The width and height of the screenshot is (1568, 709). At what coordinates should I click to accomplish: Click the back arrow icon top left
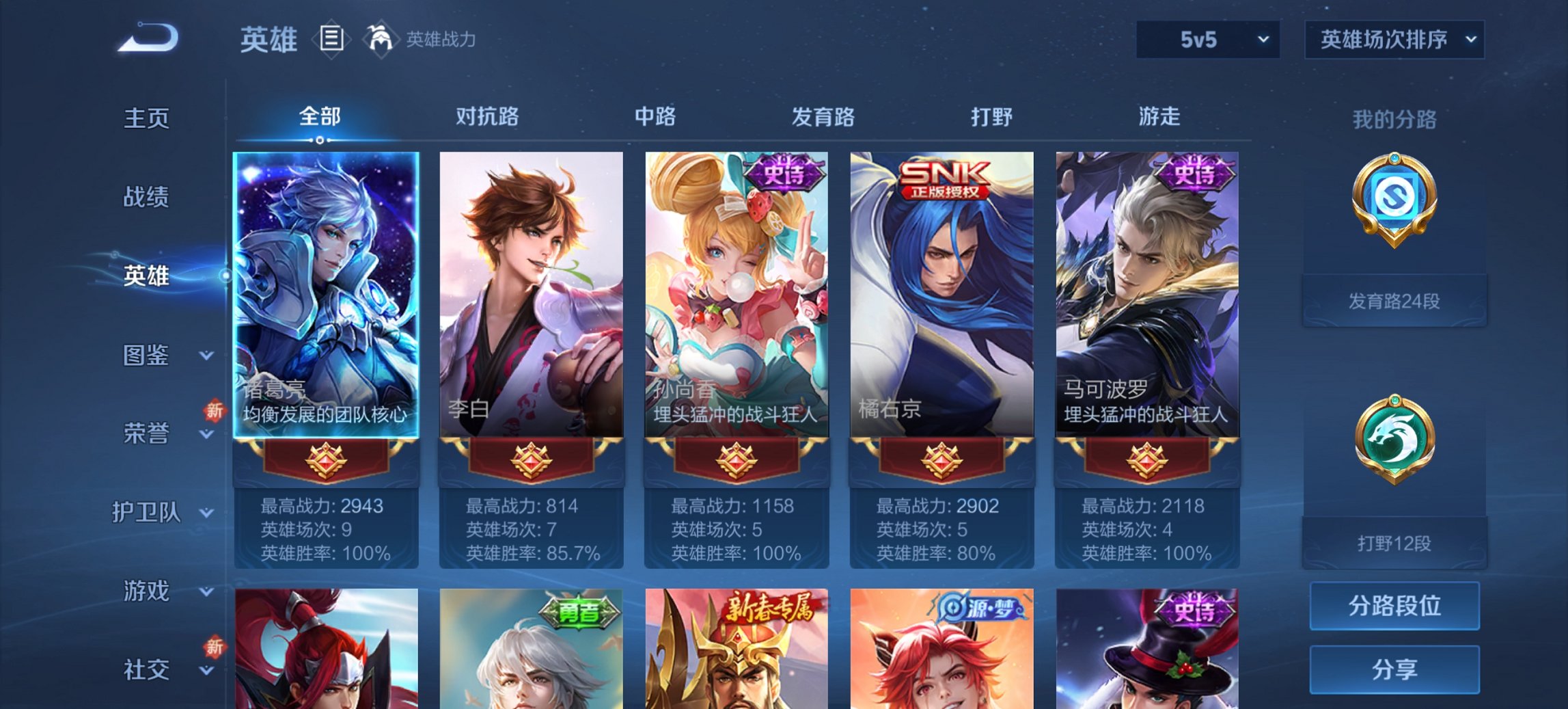point(147,38)
